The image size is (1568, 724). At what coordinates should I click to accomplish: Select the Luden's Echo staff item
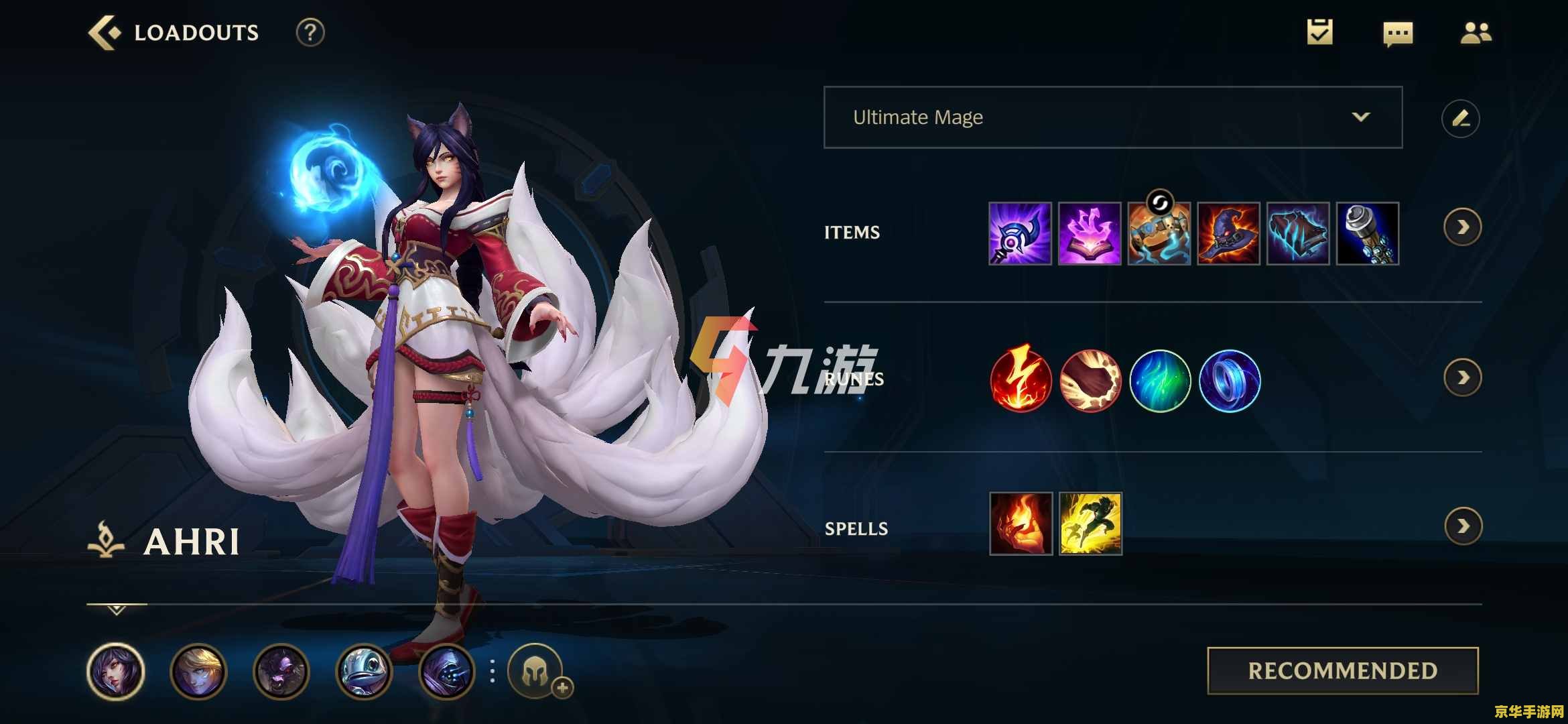(x=1020, y=233)
